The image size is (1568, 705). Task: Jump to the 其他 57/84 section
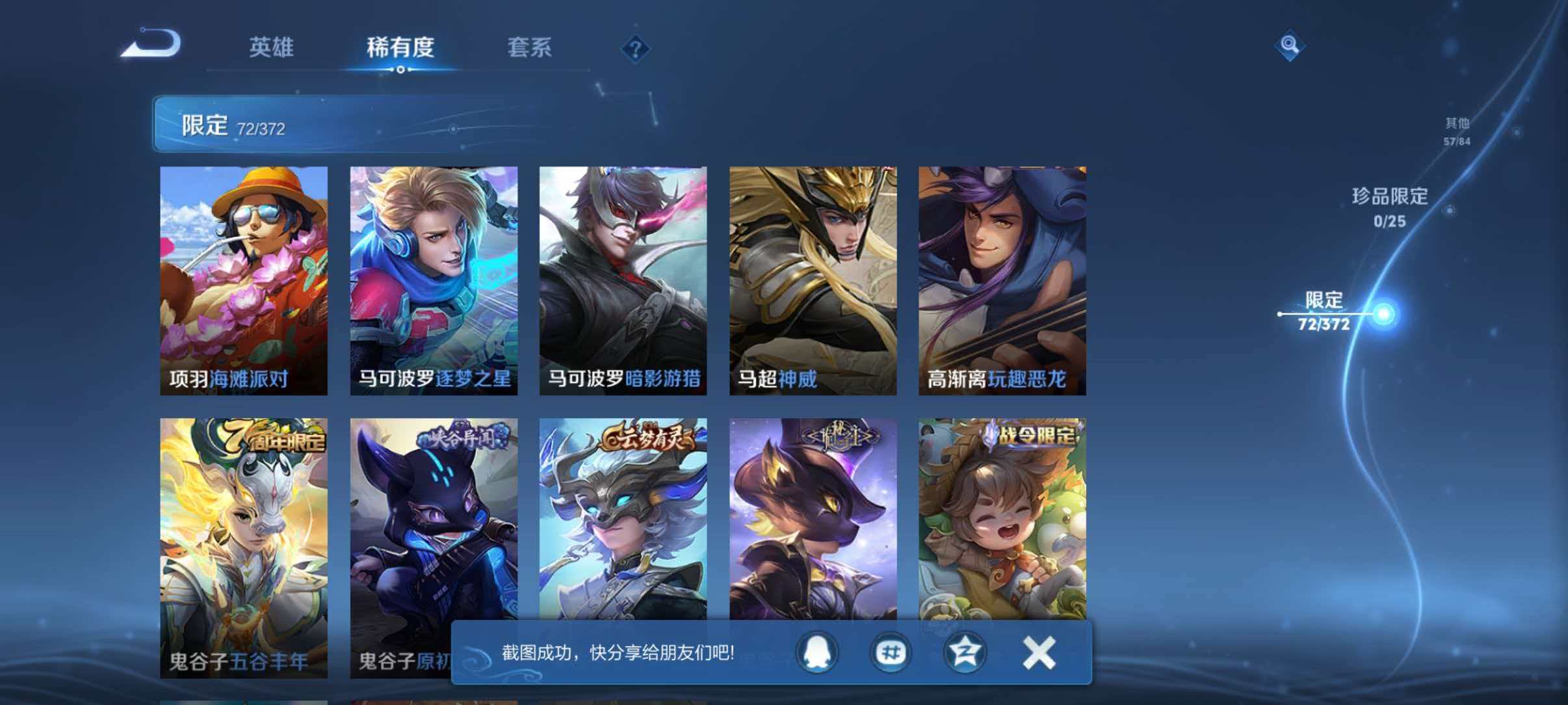tap(1455, 129)
